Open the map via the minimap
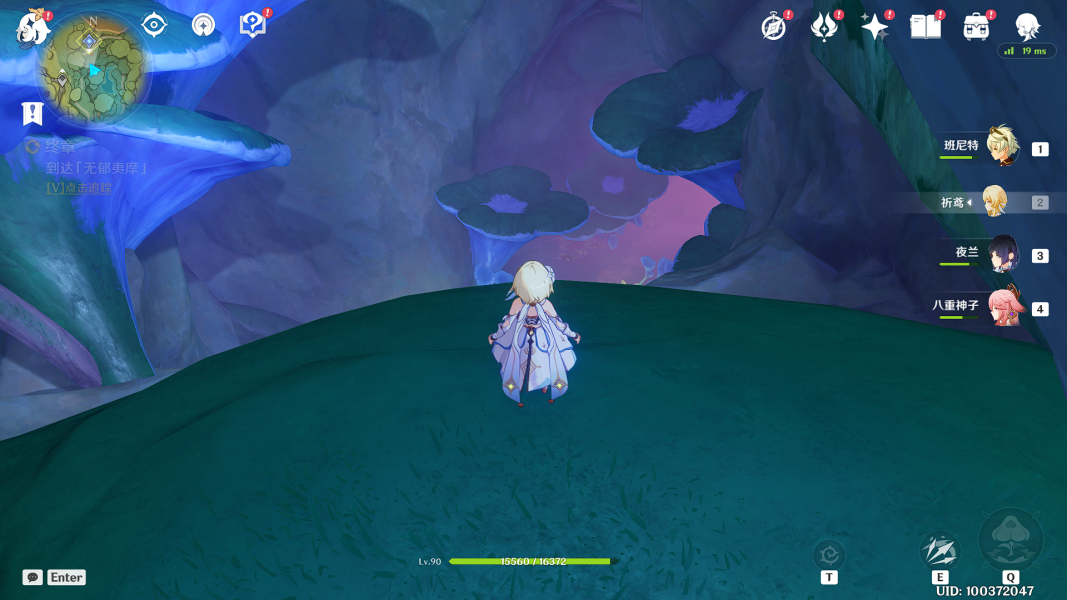1067x600 pixels. click(93, 70)
